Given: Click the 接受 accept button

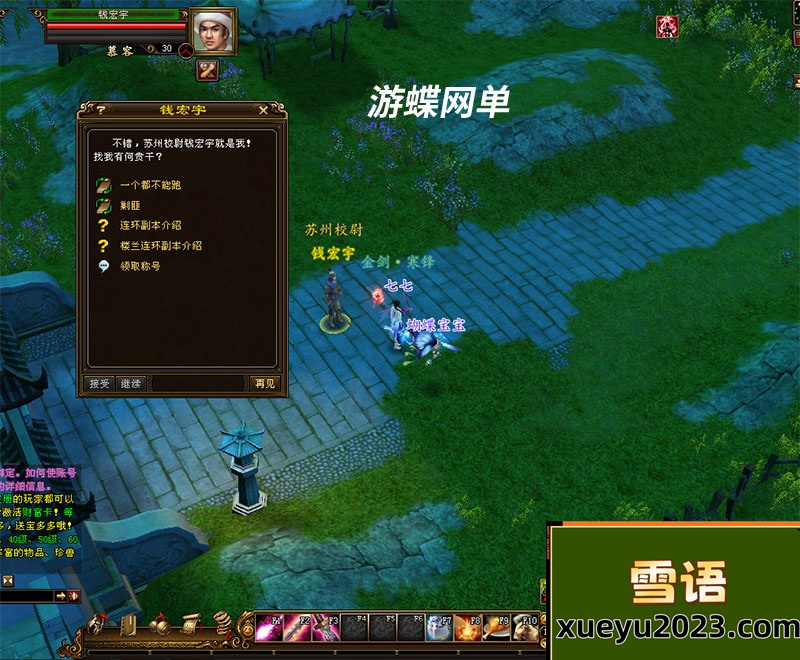Looking at the screenshot, I should [99, 383].
